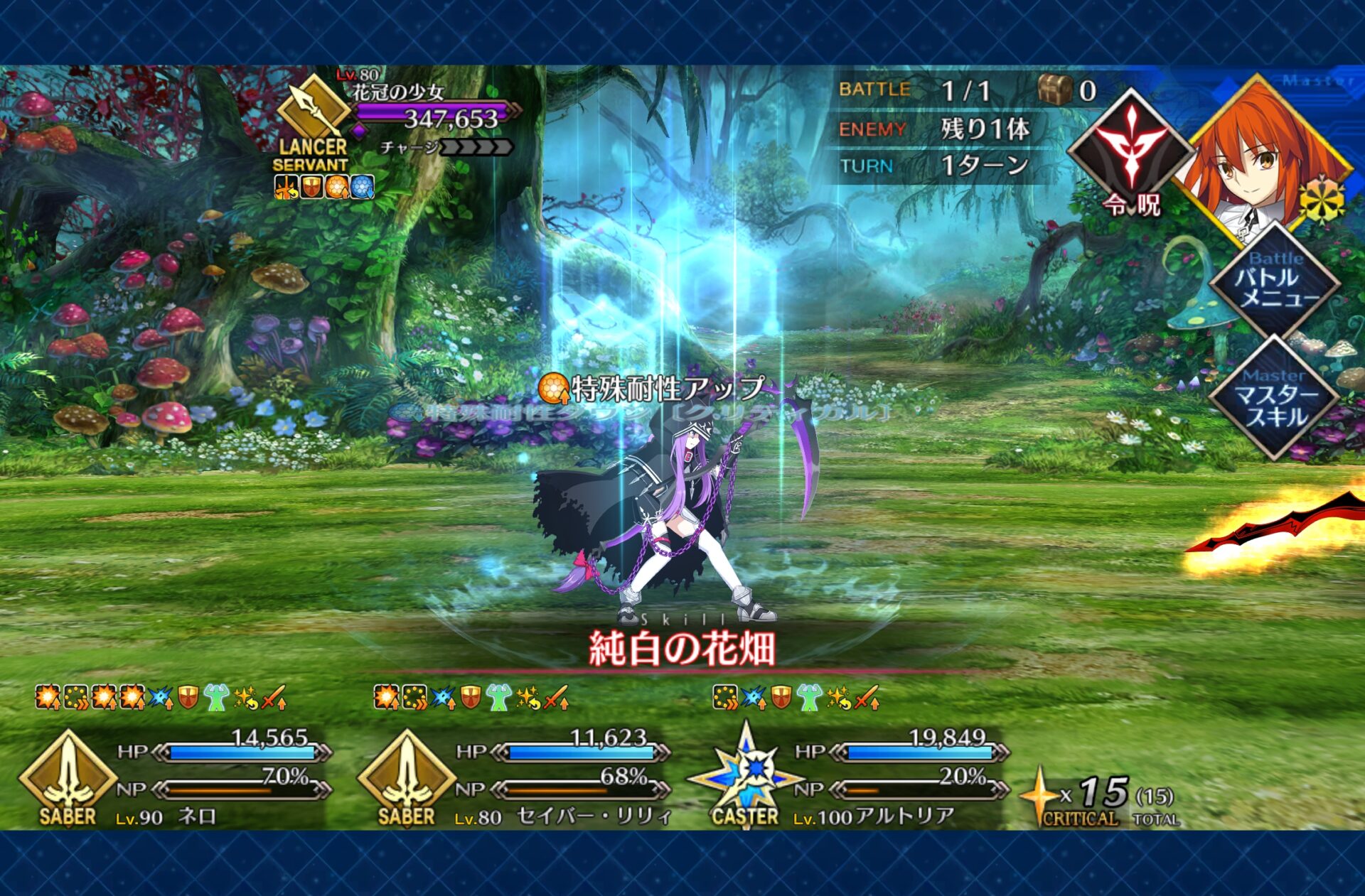The height and width of the screenshot is (896, 1365).
Task: Tap the red Command Spell emblem
Action: (1130, 151)
